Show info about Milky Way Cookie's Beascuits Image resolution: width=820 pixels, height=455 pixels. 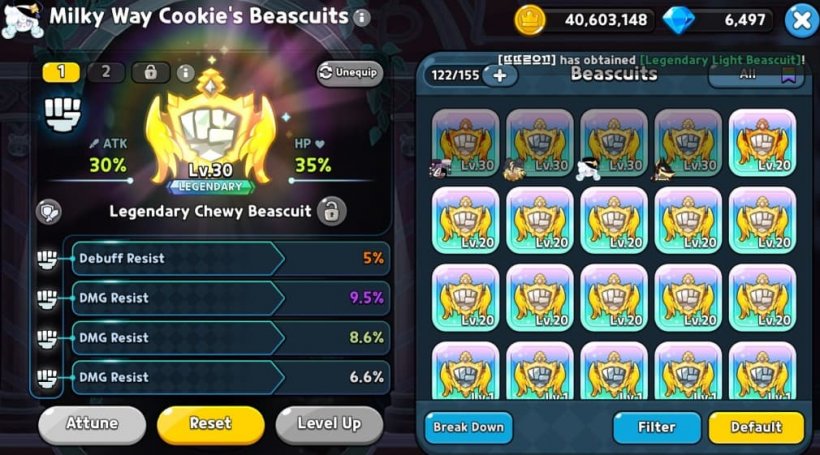(x=362, y=18)
